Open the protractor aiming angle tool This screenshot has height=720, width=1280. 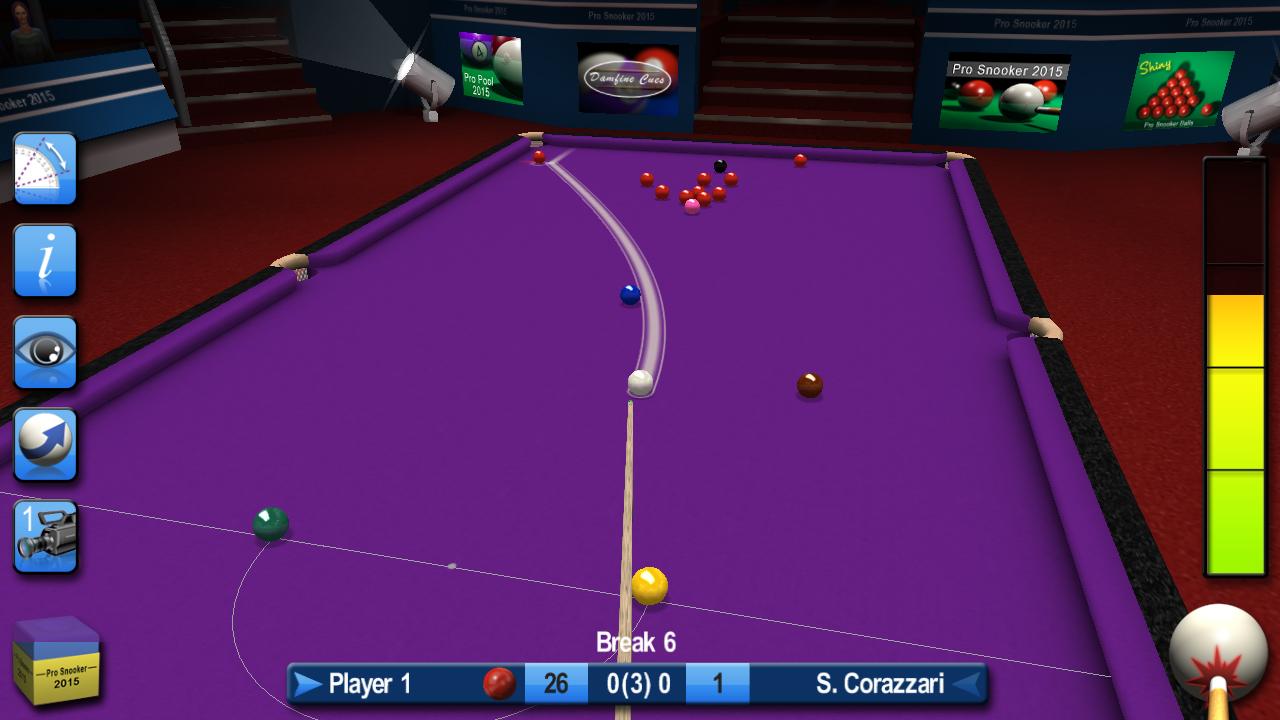pyautogui.click(x=45, y=168)
